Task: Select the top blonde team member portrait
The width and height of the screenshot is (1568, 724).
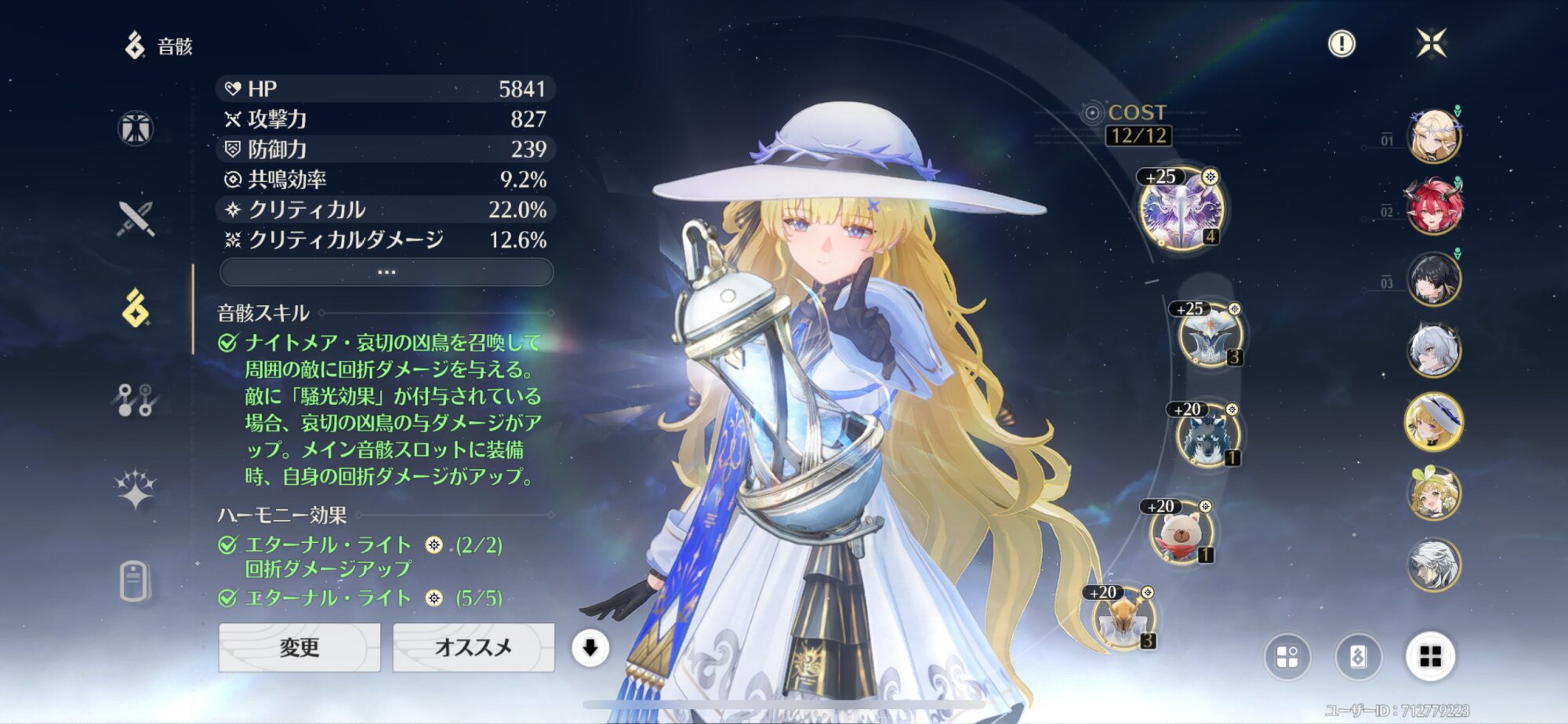Action: click(1434, 136)
